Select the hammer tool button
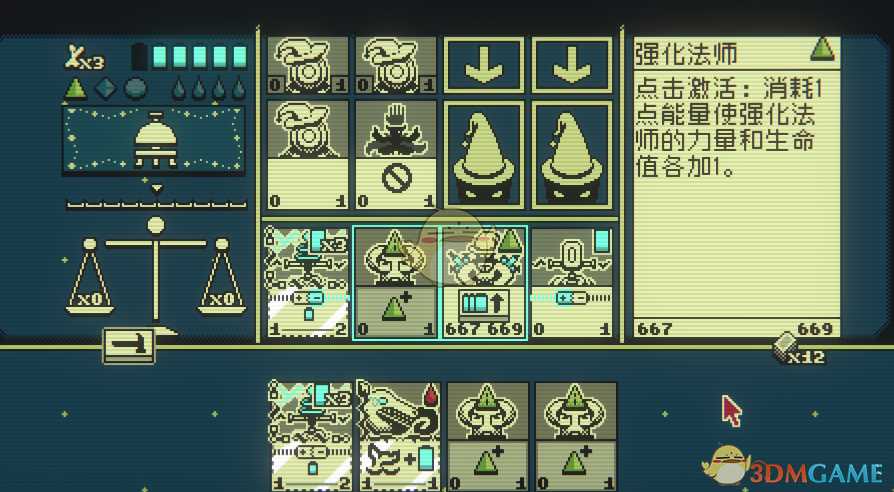Screen dimensions: 894x492 [x=129, y=345]
